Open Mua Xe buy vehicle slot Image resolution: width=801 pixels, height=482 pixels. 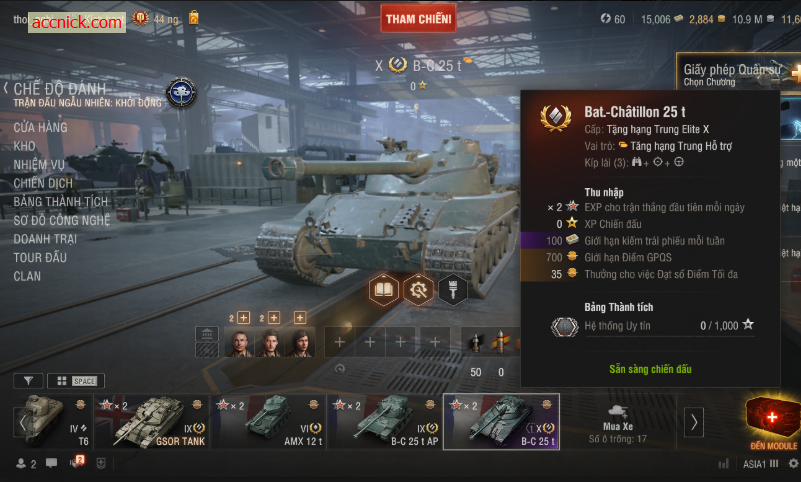pyautogui.click(x=617, y=421)
